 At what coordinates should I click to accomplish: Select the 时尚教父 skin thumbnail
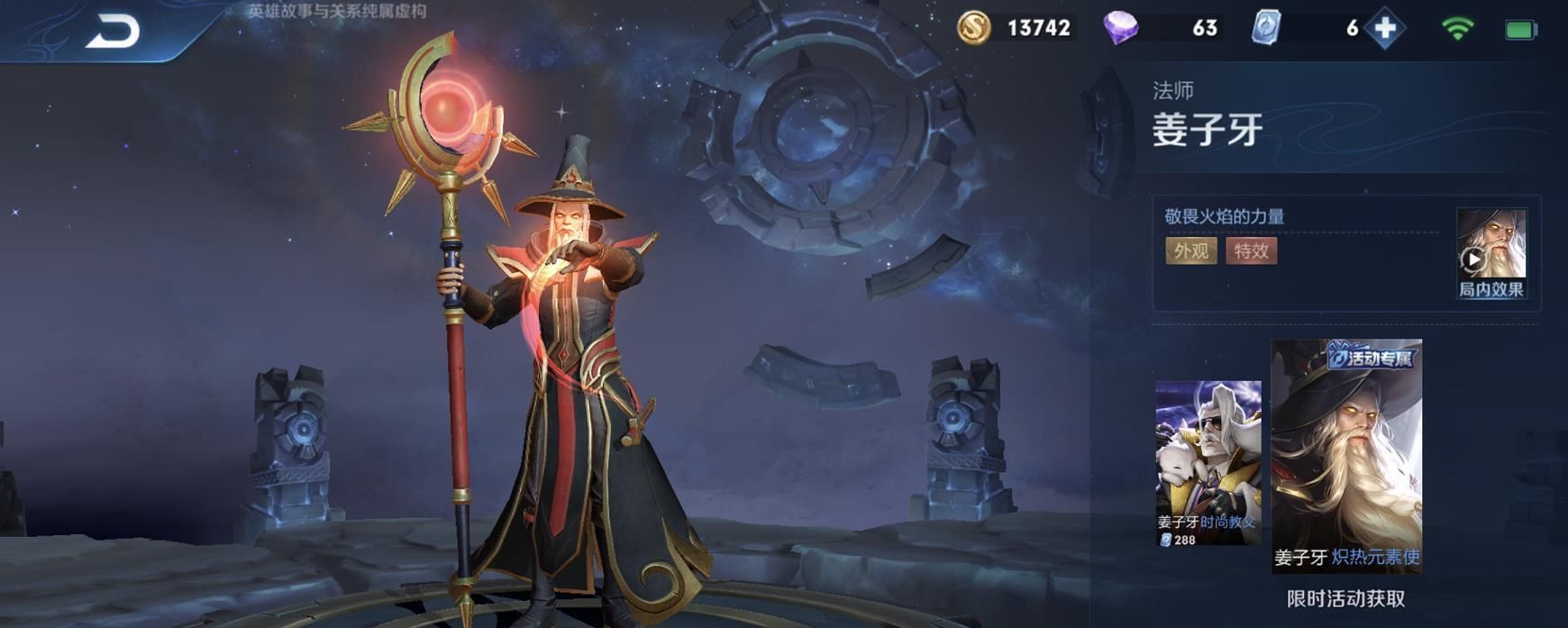coord(1208,462)
